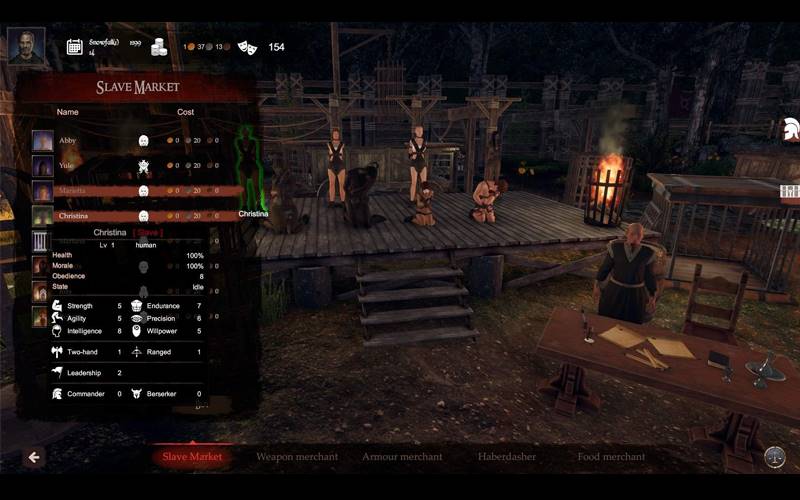The image size is (800, 500).
Task: Click the calendar date icon
Action: coord(74,46)
